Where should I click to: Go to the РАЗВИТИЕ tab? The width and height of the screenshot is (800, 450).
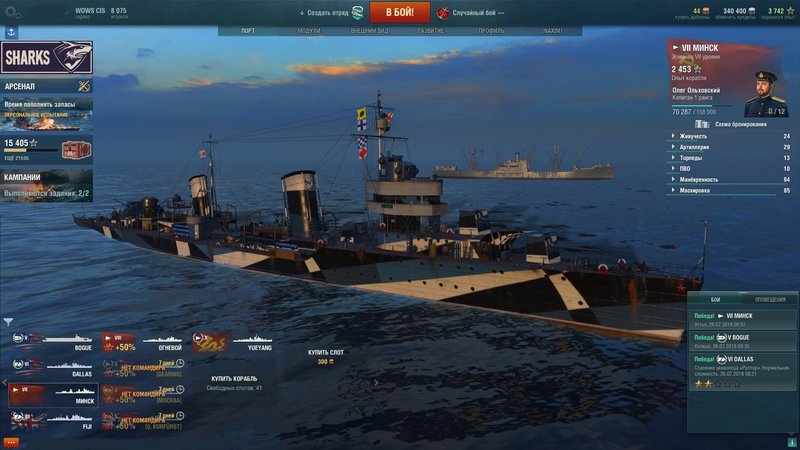pyautogui.click(x=431, y=31)
